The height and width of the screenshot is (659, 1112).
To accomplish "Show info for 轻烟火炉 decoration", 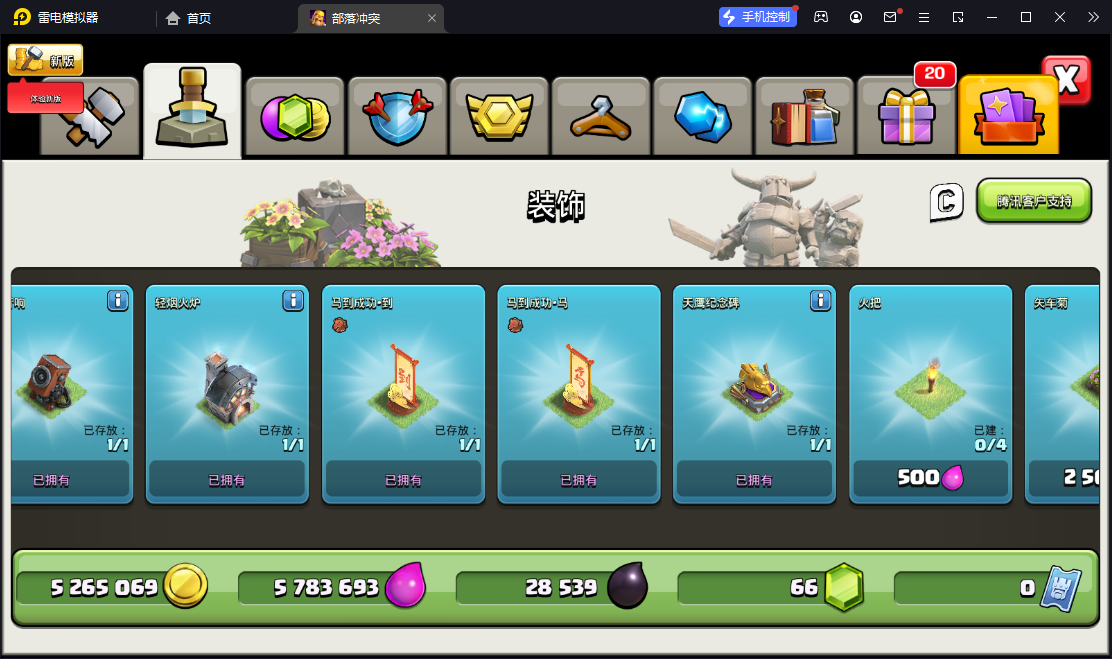I will [293, 300].
